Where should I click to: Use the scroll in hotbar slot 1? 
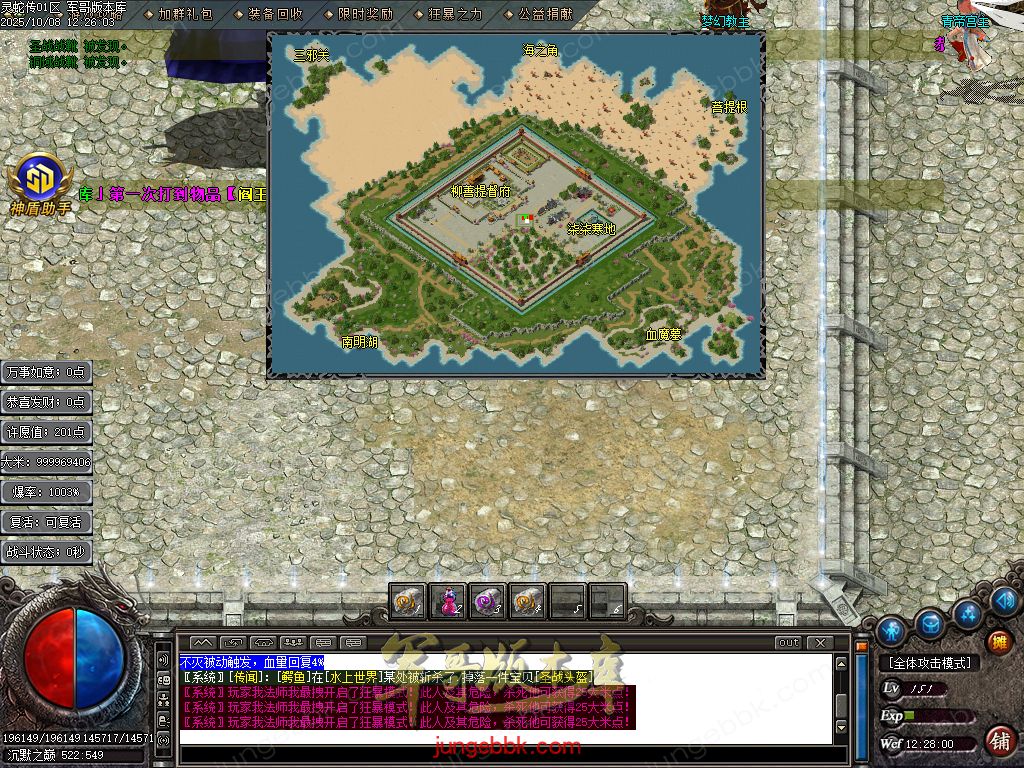click(x=407, y=601)
